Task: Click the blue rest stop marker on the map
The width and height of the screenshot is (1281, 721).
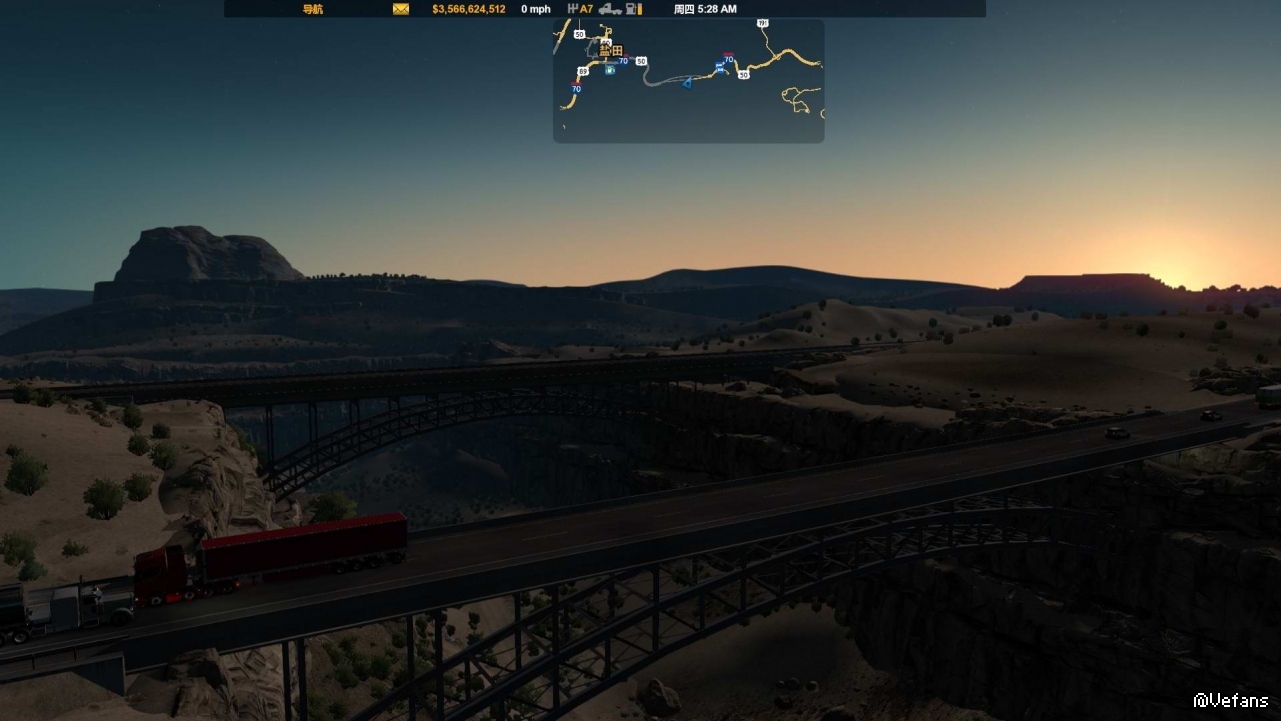Action: pyautogui.click(x=719, y=68)
